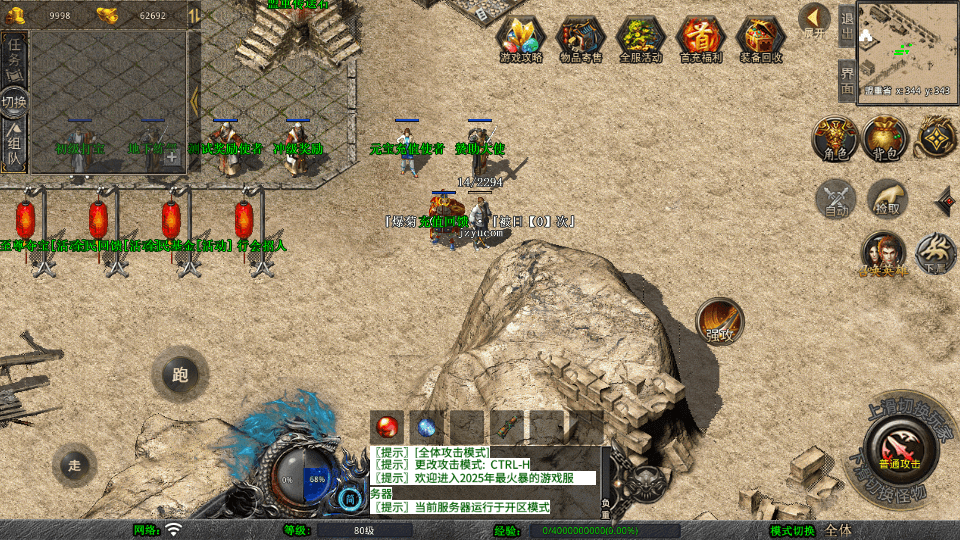The width and height of the screenshot is (960, 540).
Task: Open the 背包 backpack
Action: (x=885, y=139)
